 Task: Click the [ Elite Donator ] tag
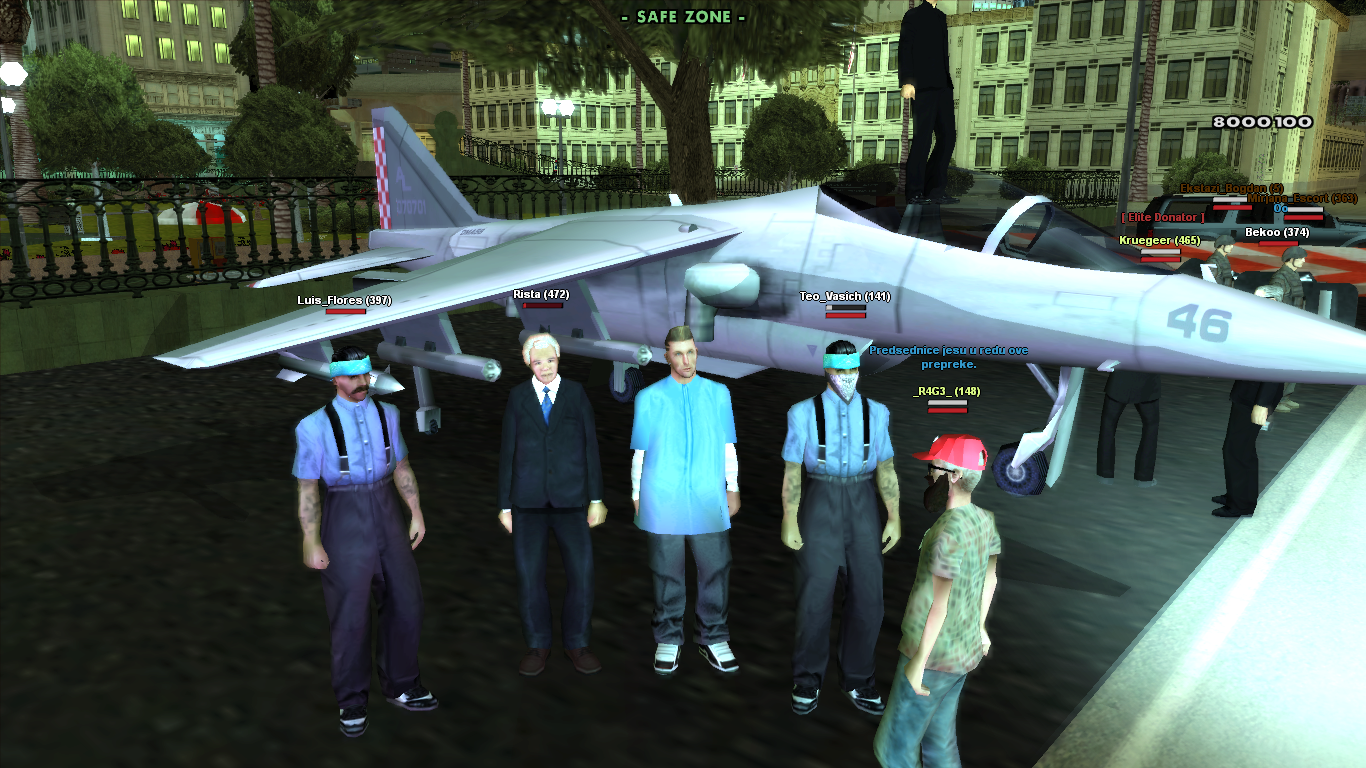tap(1162, 217)
